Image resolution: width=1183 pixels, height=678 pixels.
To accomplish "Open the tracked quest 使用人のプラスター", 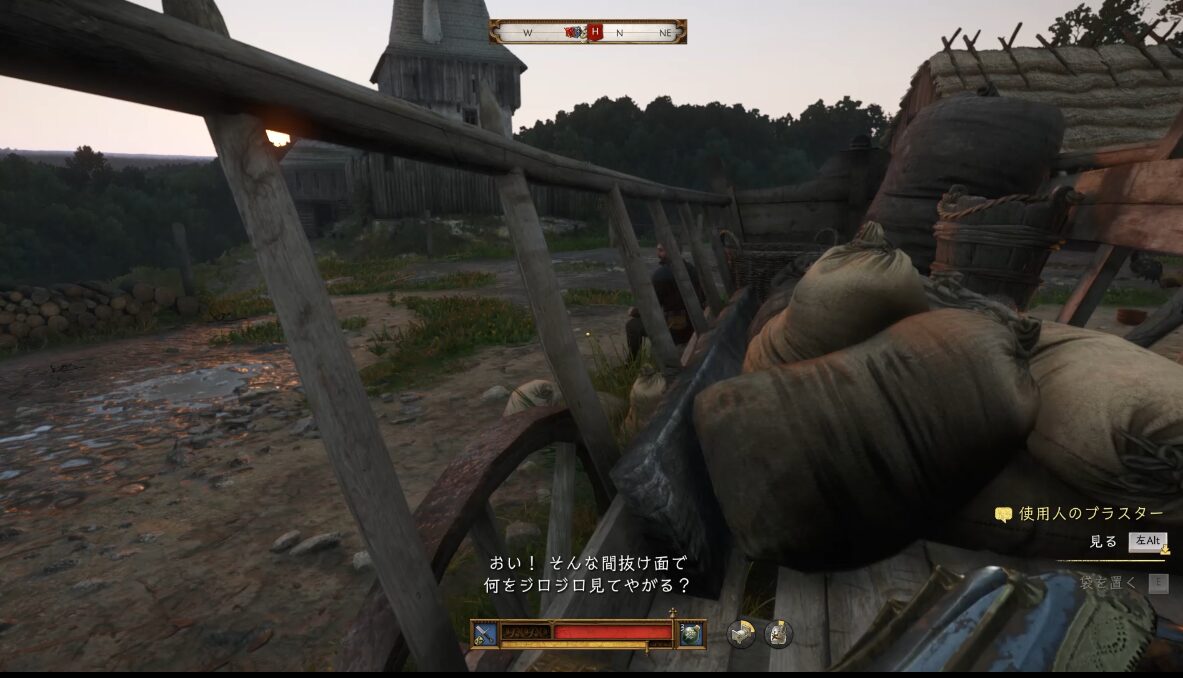I will click(x=1090, y=514).
